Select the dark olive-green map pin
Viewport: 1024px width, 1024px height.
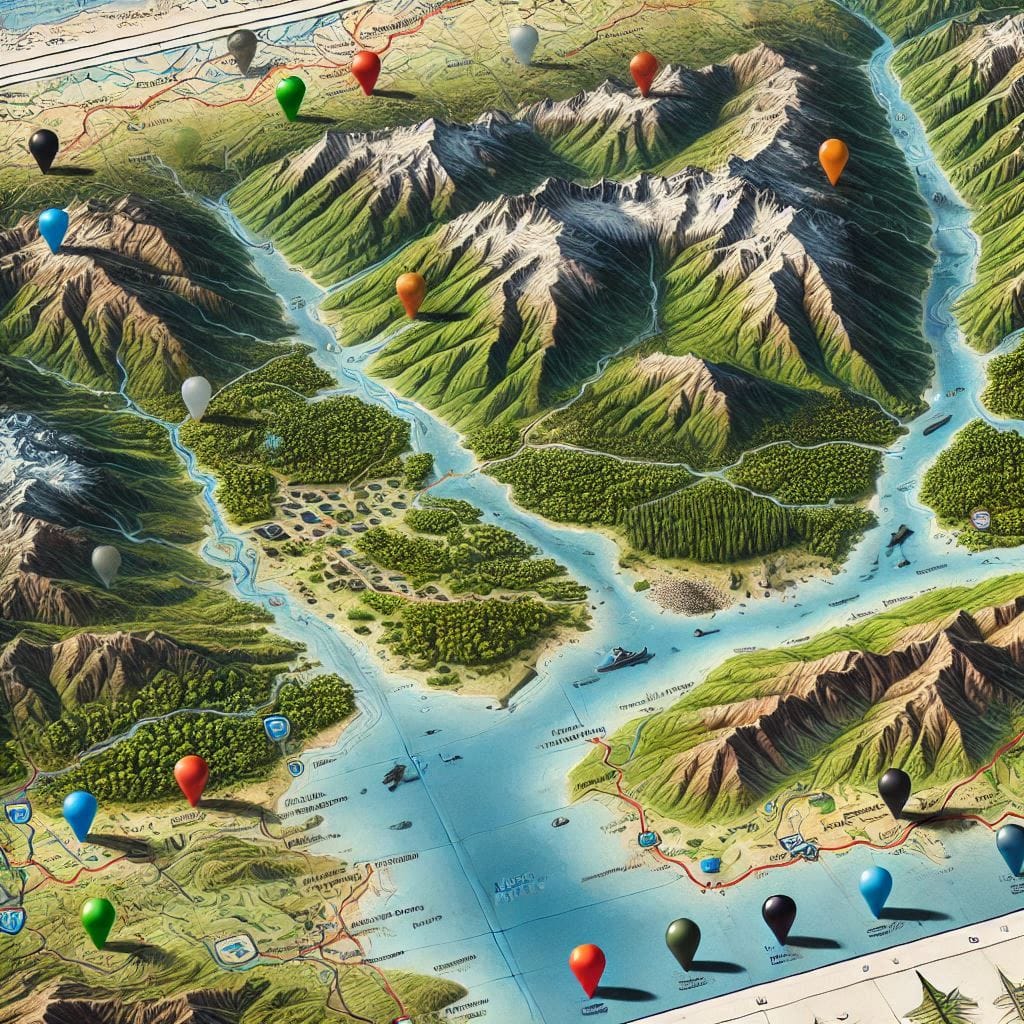pyautogui.click(x=683, y=938)
